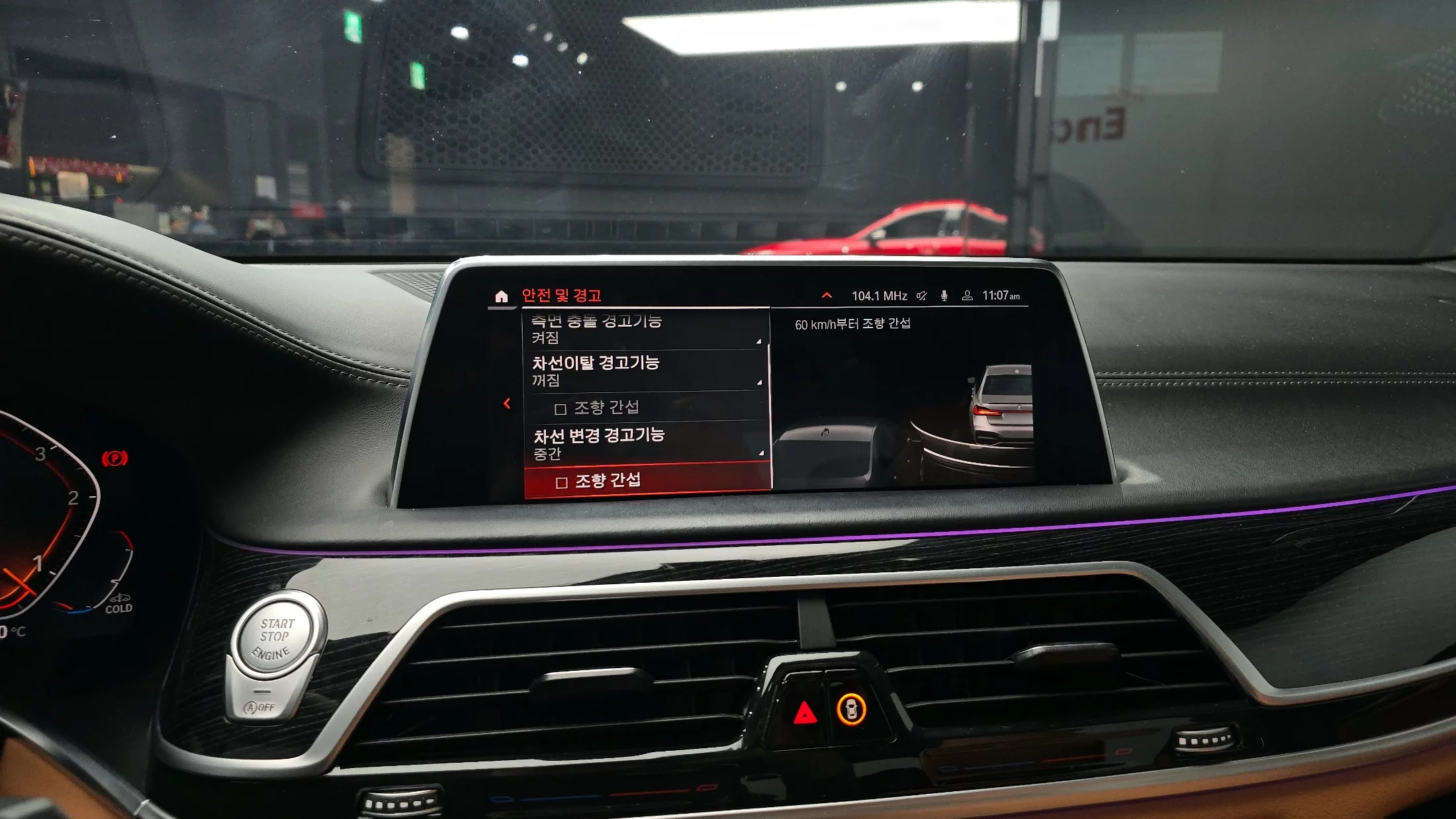Image resolution: width=1456 pixels, height=819 pixels.
Task: Open the 차선이탈 경고기능 setting
Action: click(x=645, y=370)
